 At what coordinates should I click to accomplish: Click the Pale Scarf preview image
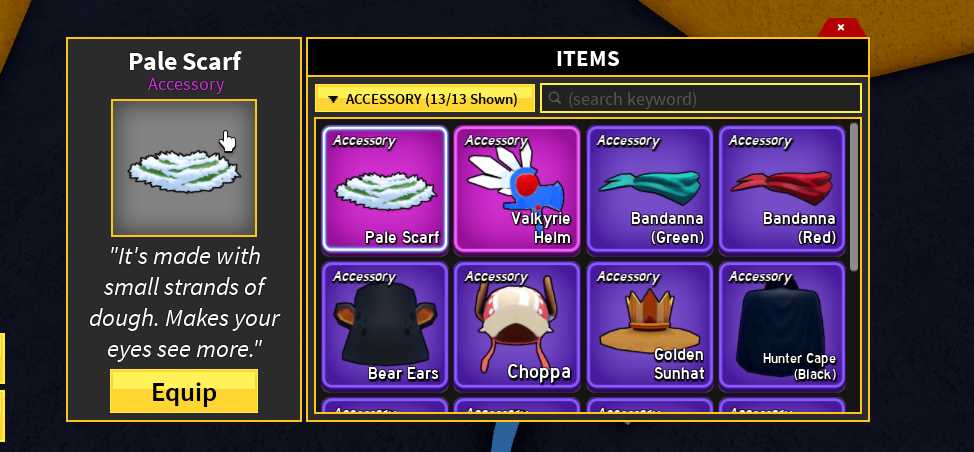coord(184,167)
